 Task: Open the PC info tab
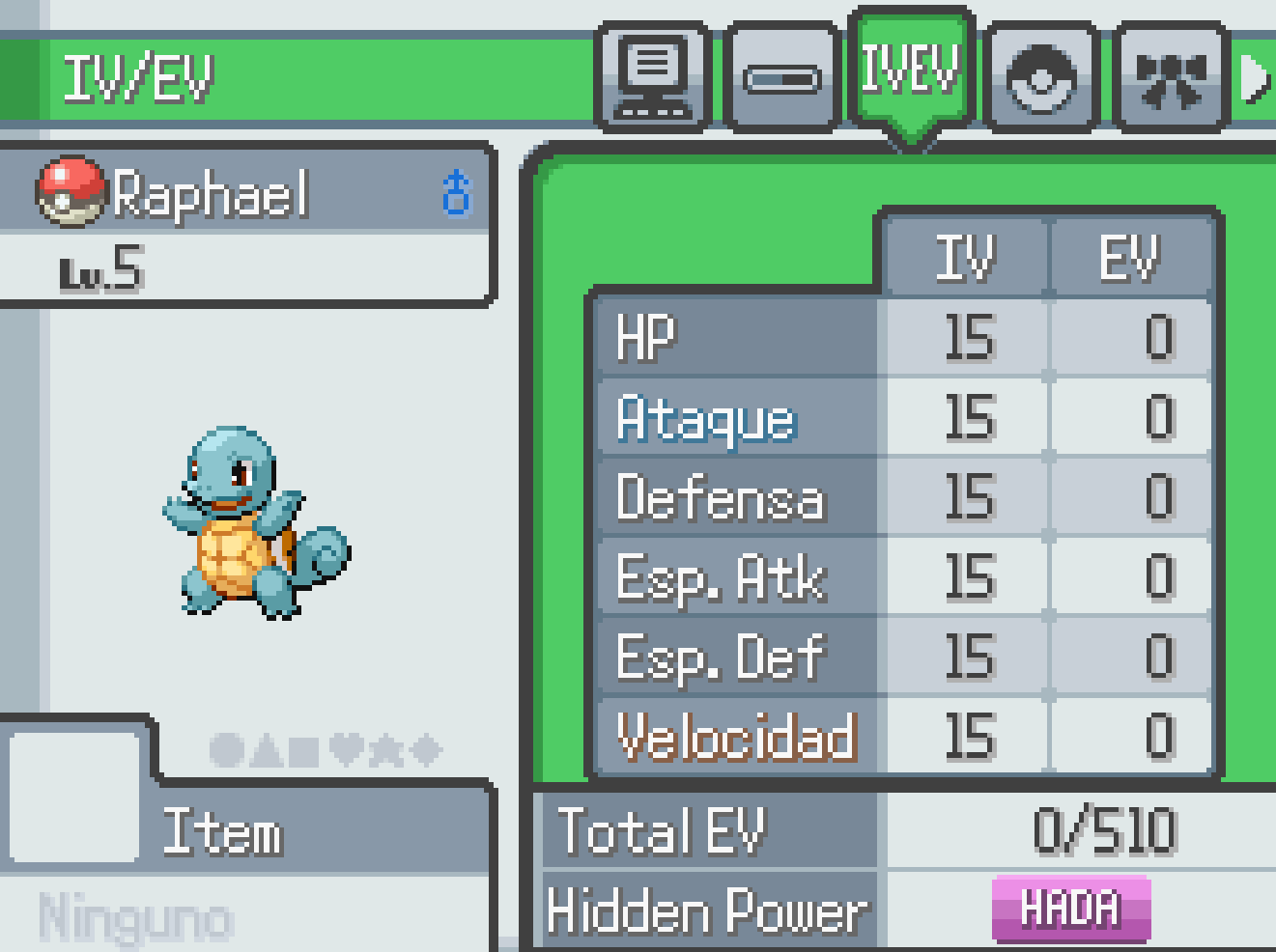(x=653, y=77)
